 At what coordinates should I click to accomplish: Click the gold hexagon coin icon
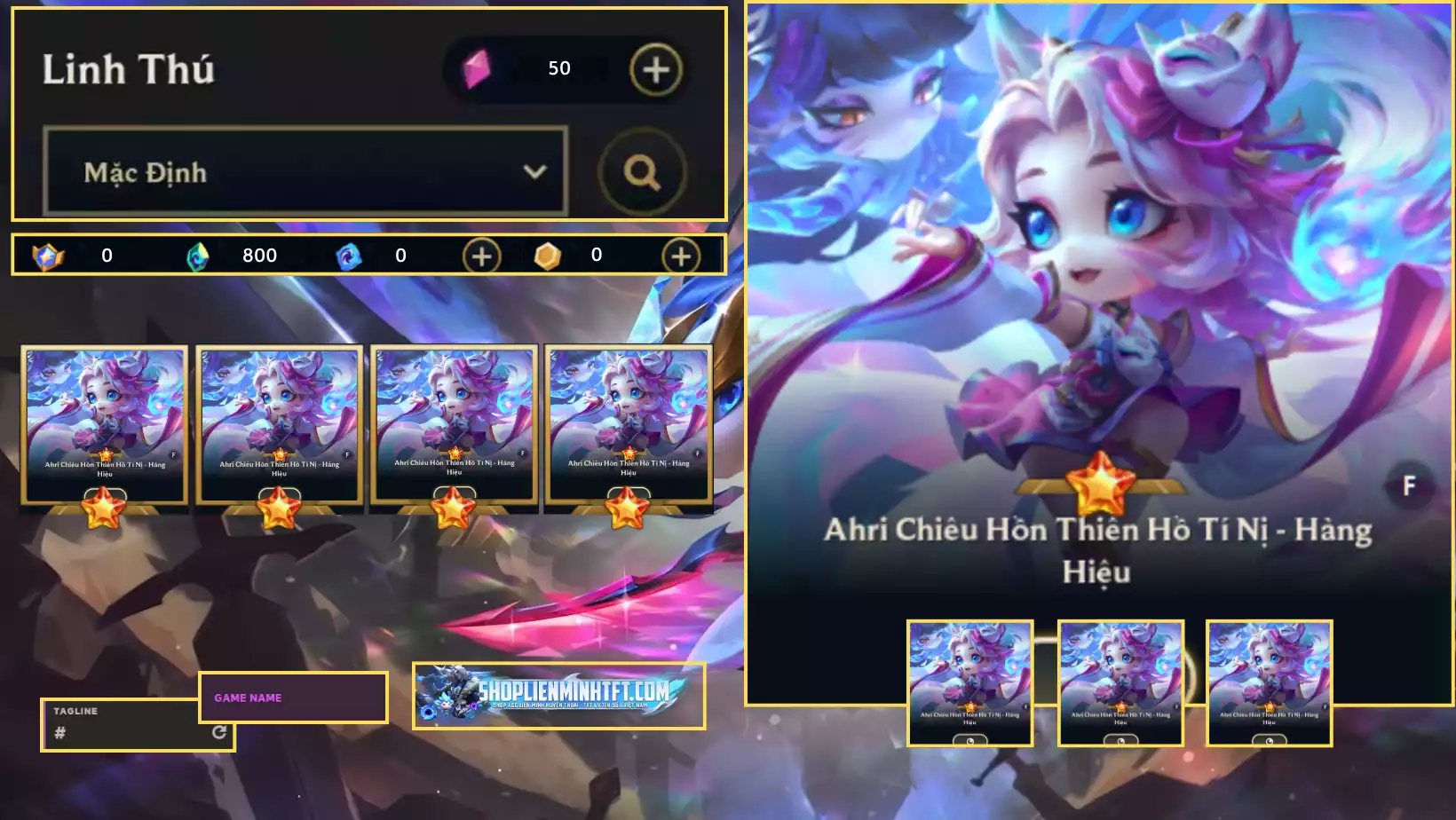[x=549, y=256]
